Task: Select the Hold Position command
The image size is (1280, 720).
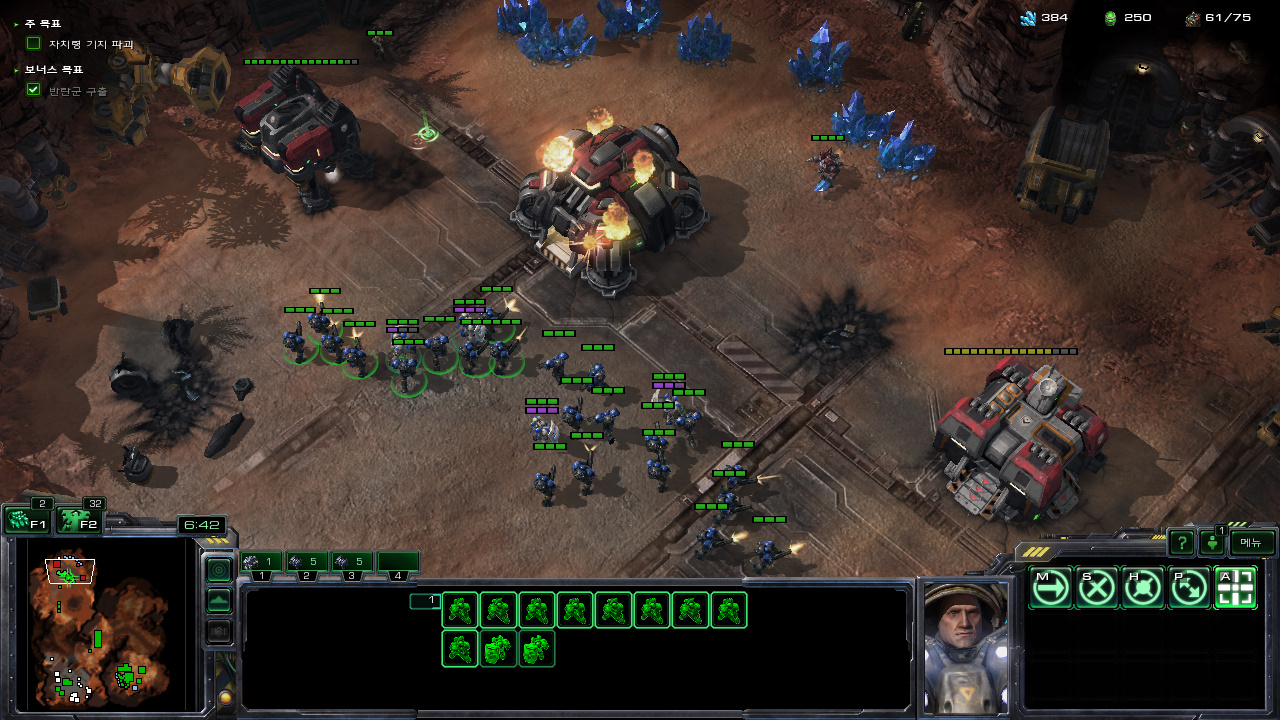Action: click(x=1143, y=588)
